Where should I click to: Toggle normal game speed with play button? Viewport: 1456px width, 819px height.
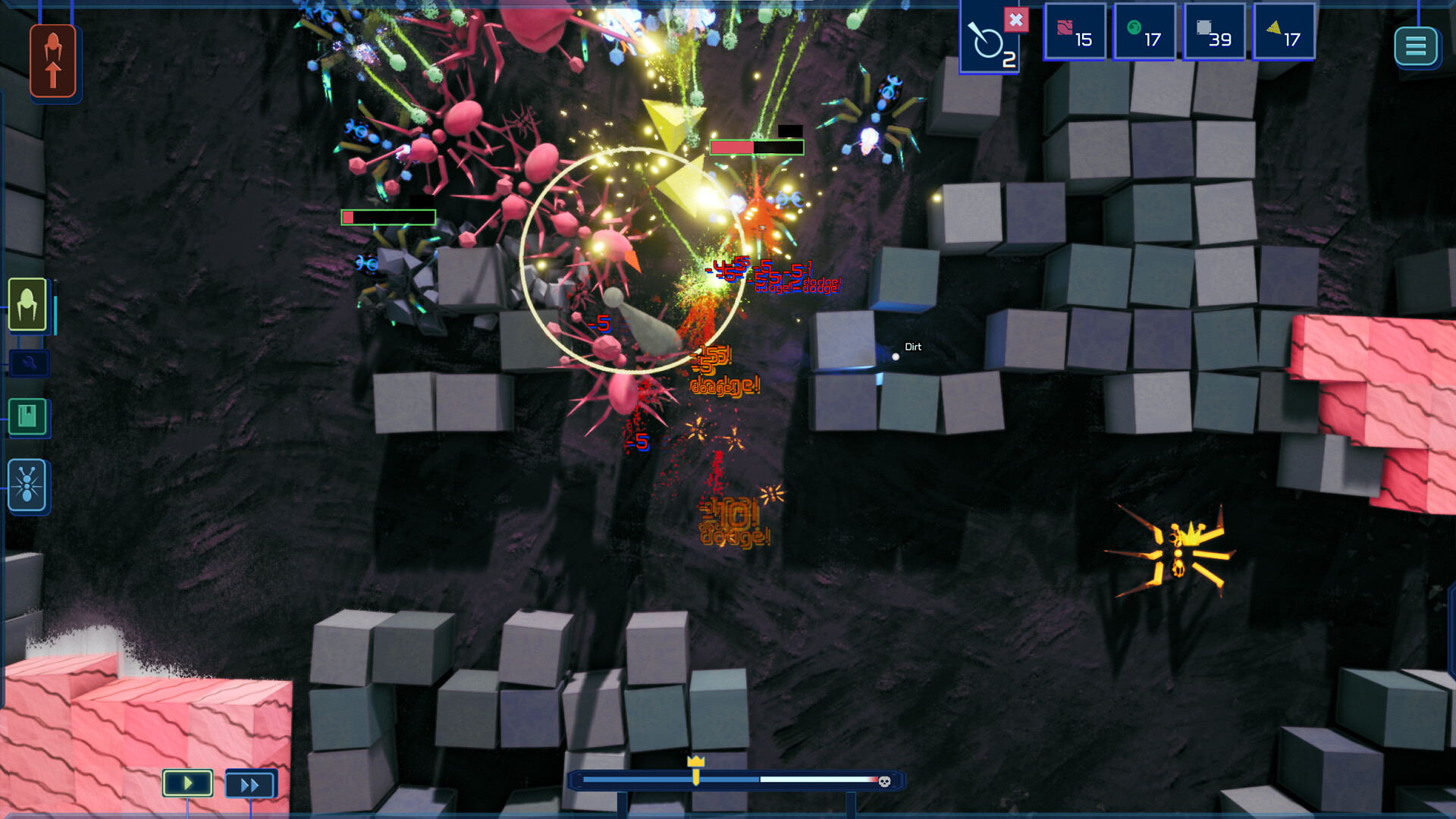(x=187, y=783)
